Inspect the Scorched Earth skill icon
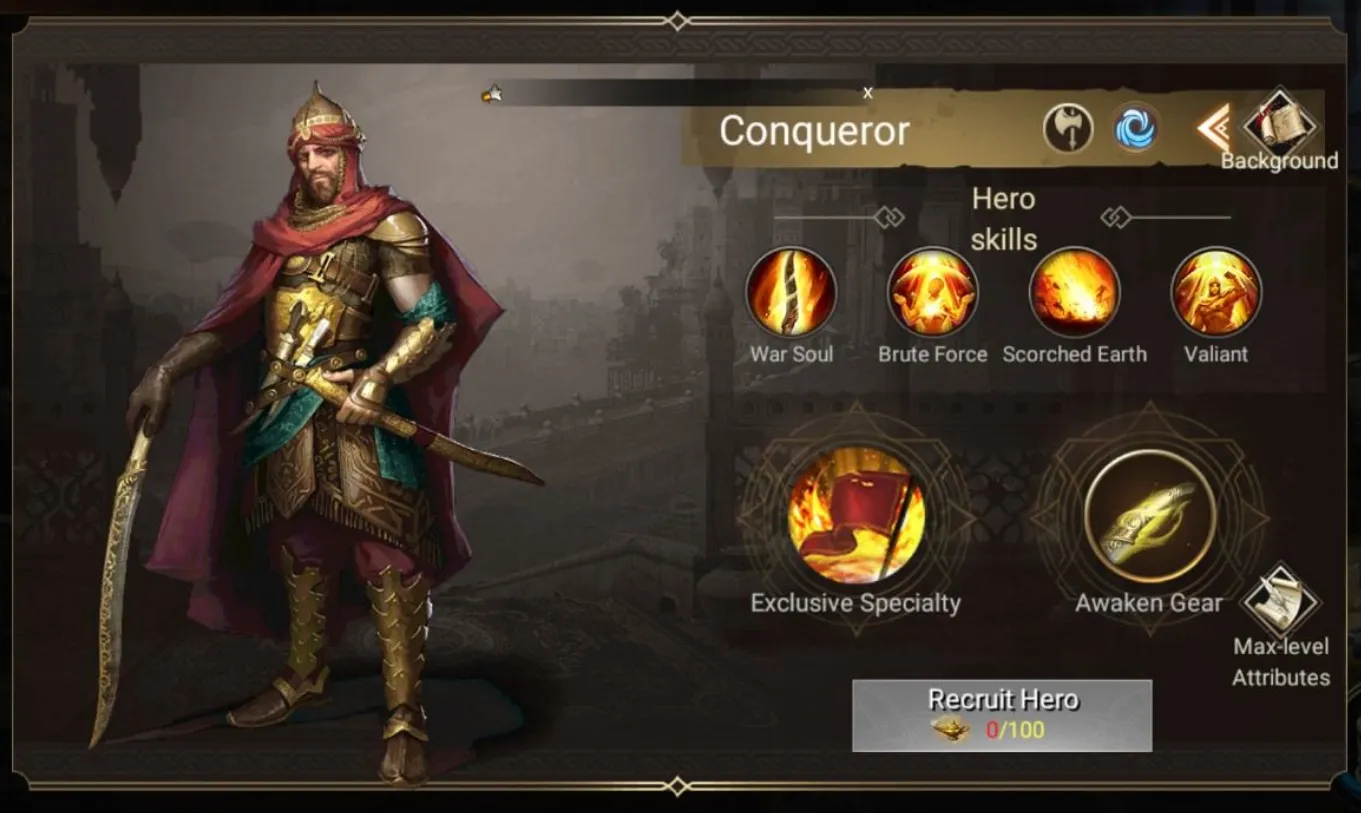Image resolution: width=1361 pixels, height=813 pixels. [1074, 294]
